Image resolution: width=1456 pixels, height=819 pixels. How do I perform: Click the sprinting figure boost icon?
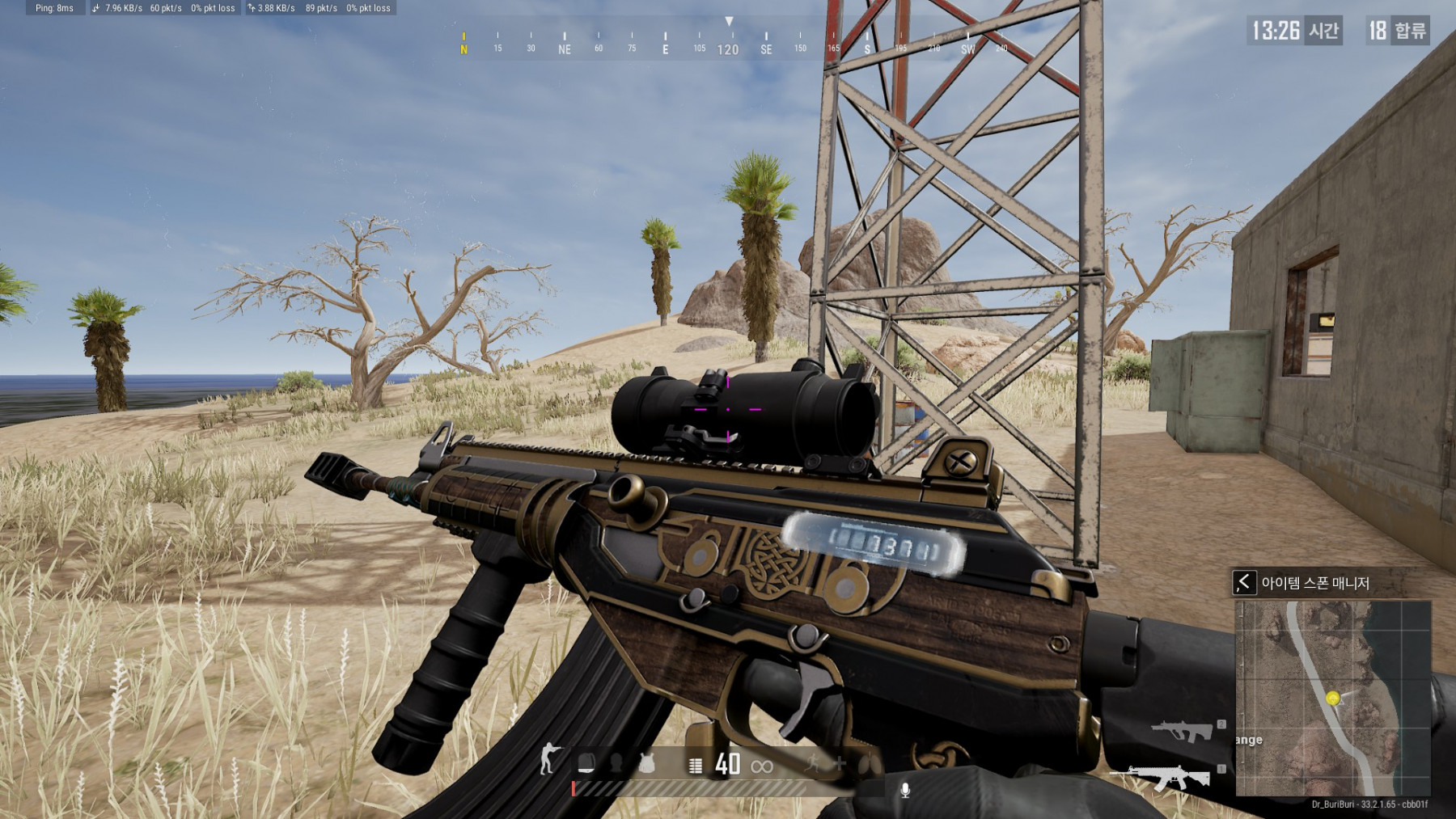pos(812,762)
